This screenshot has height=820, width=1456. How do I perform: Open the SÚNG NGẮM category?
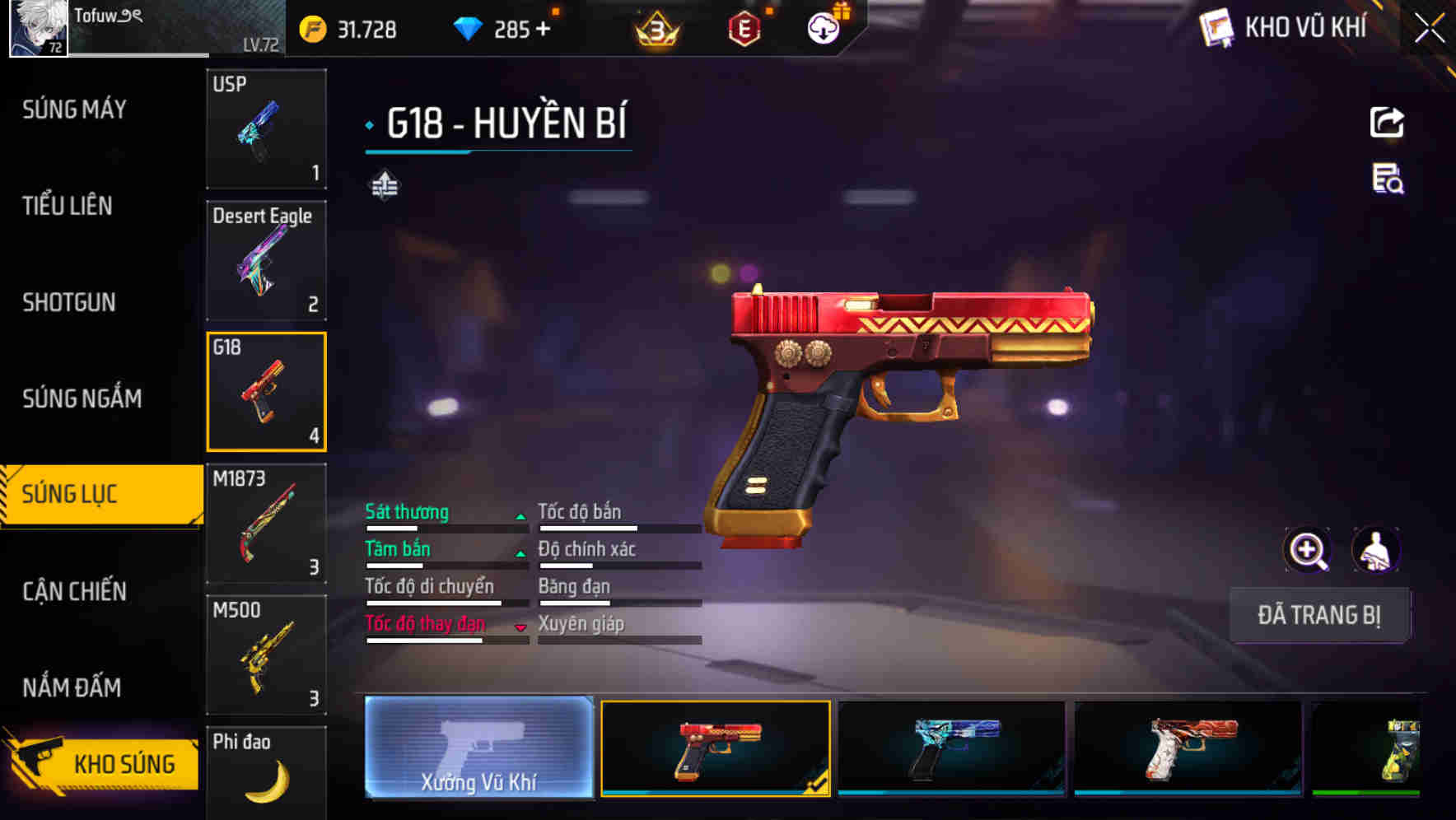[82, 398]
